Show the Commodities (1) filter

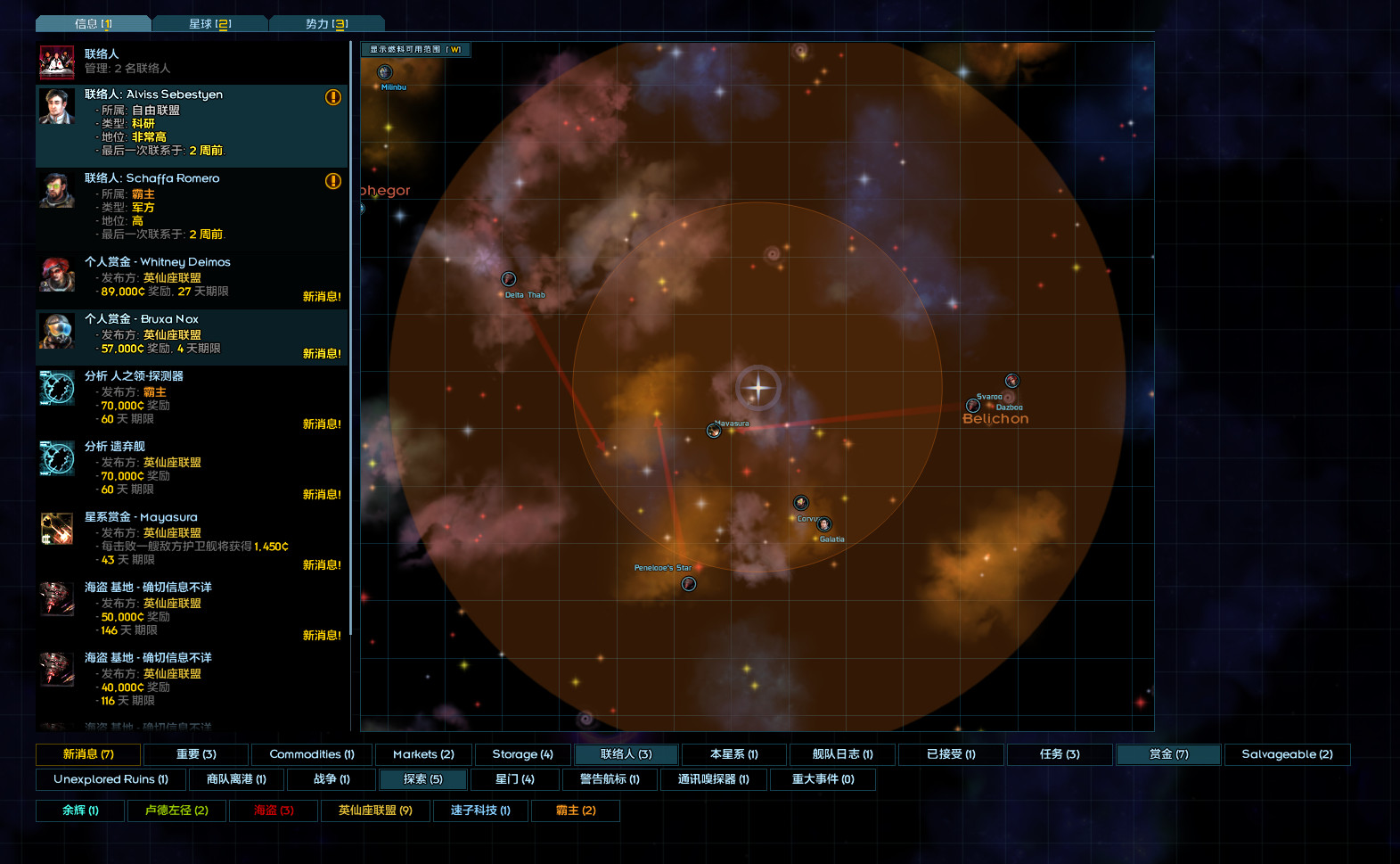[x=312, y=754]
